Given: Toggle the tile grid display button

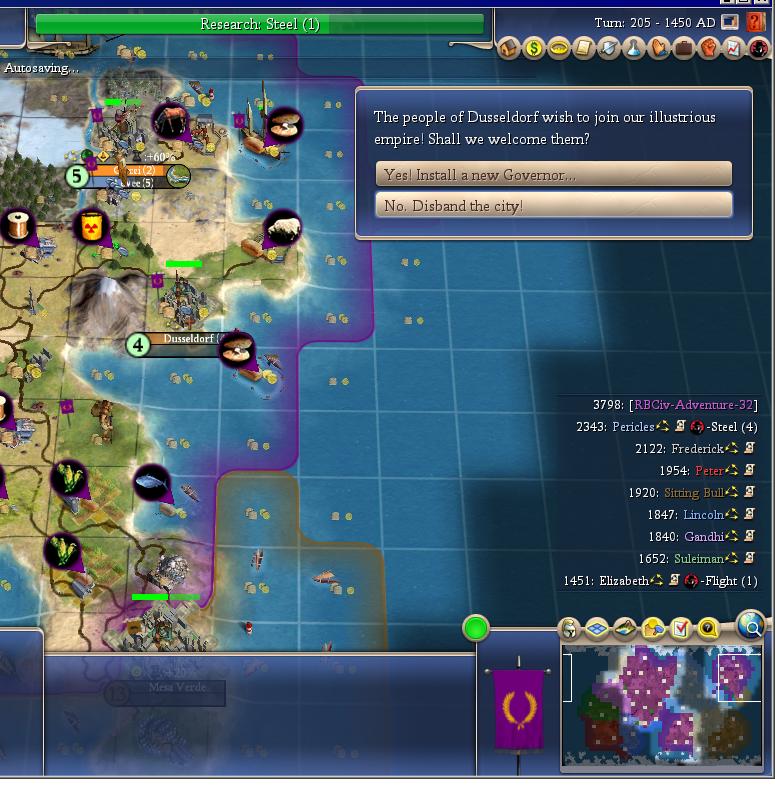Looking at the screenshot, I should 597,629.
